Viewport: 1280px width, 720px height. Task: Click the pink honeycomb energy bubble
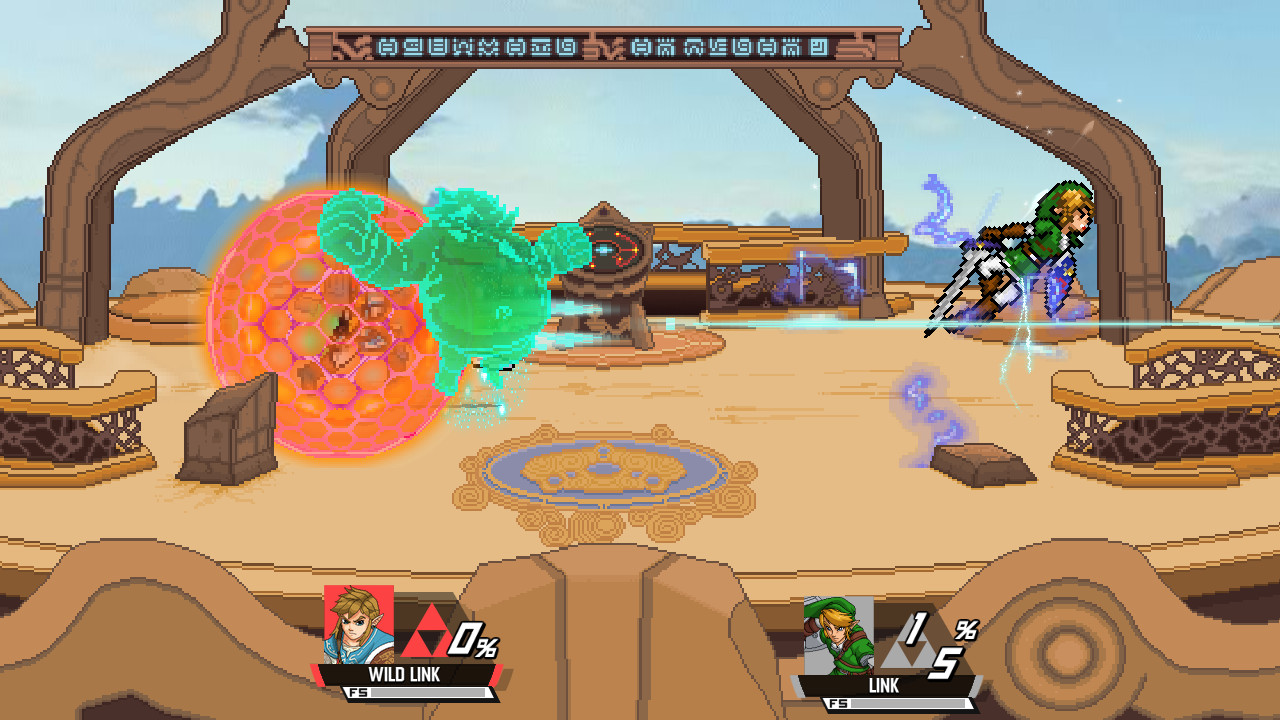(330, 320)
